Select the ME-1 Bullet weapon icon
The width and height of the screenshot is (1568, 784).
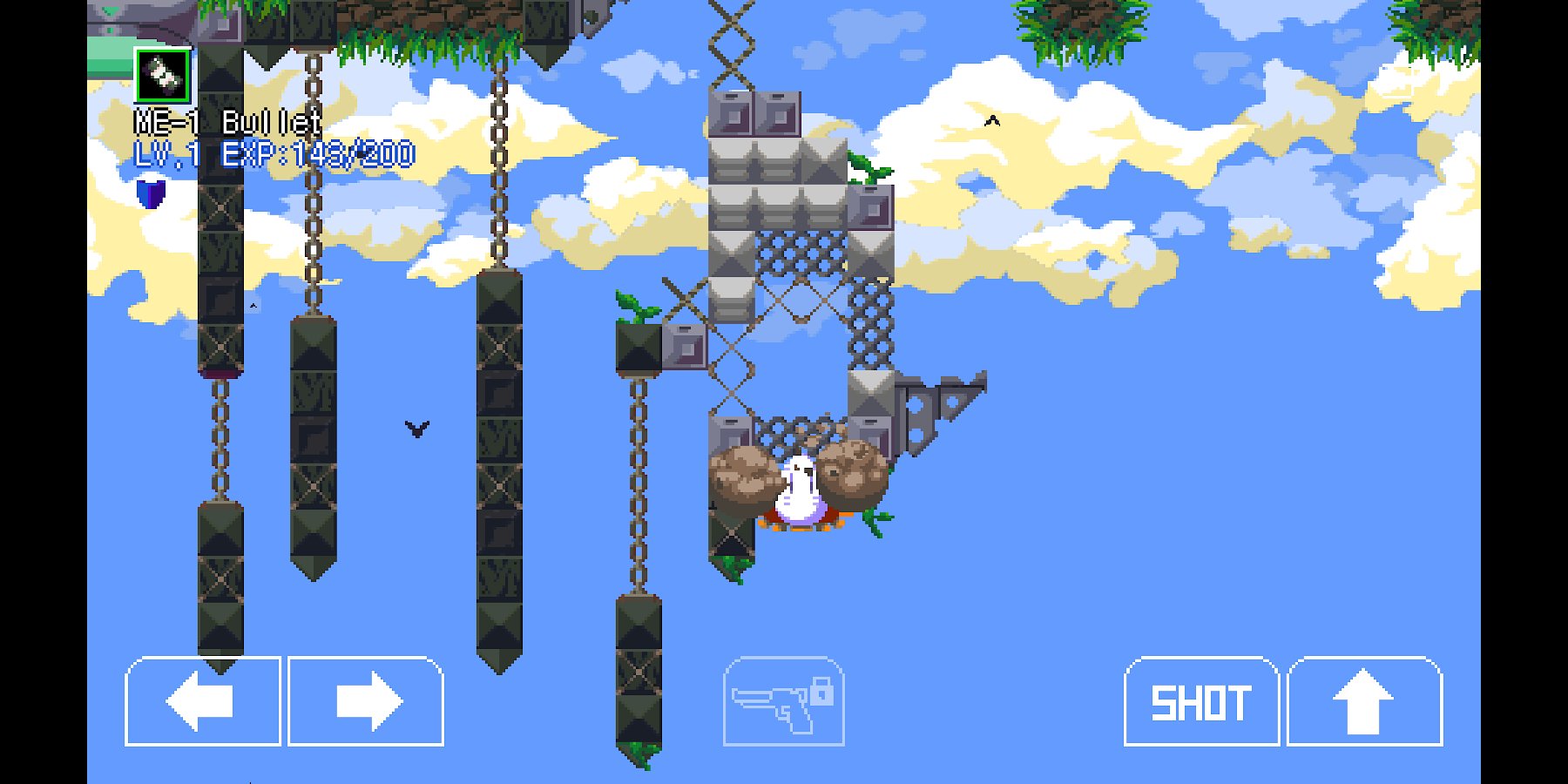coord(163,75)
